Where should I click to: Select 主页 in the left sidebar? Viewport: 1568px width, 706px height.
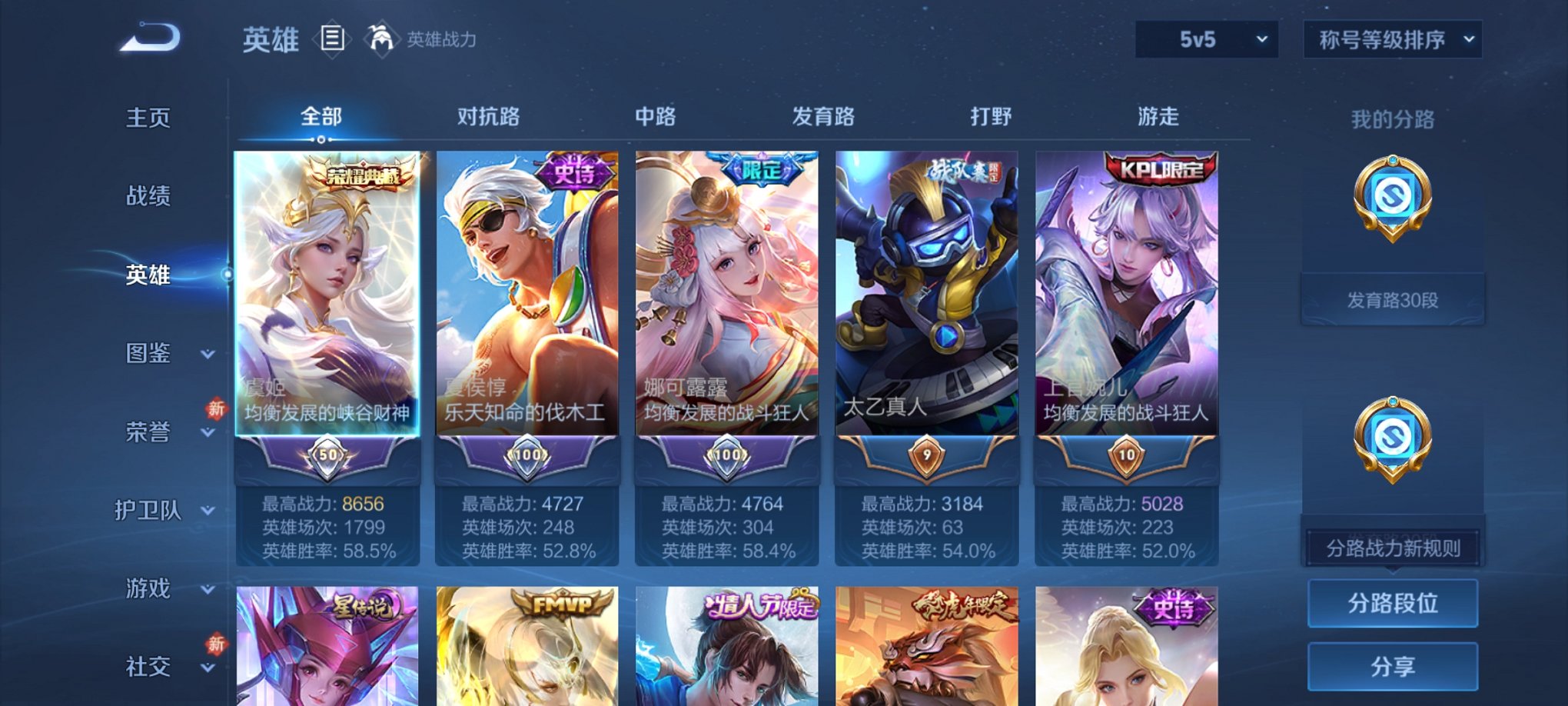pos(148,118)
